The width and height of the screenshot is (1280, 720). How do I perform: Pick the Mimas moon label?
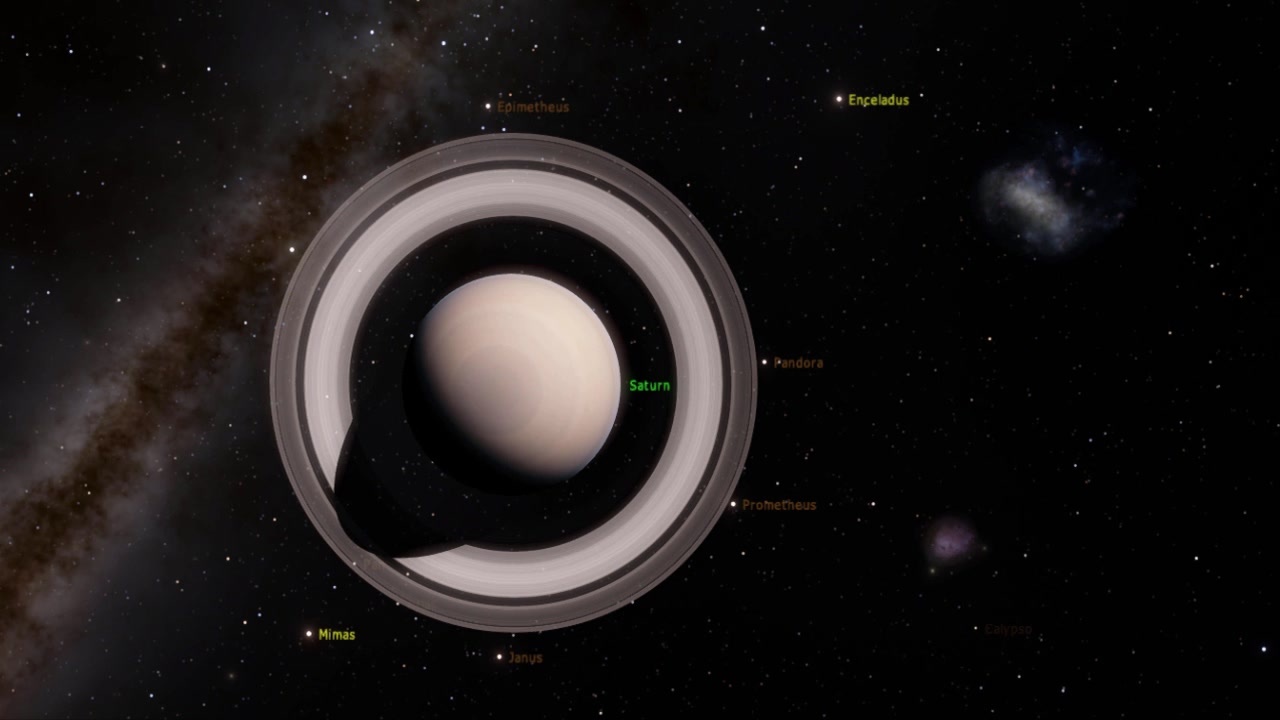coord(336,634)
